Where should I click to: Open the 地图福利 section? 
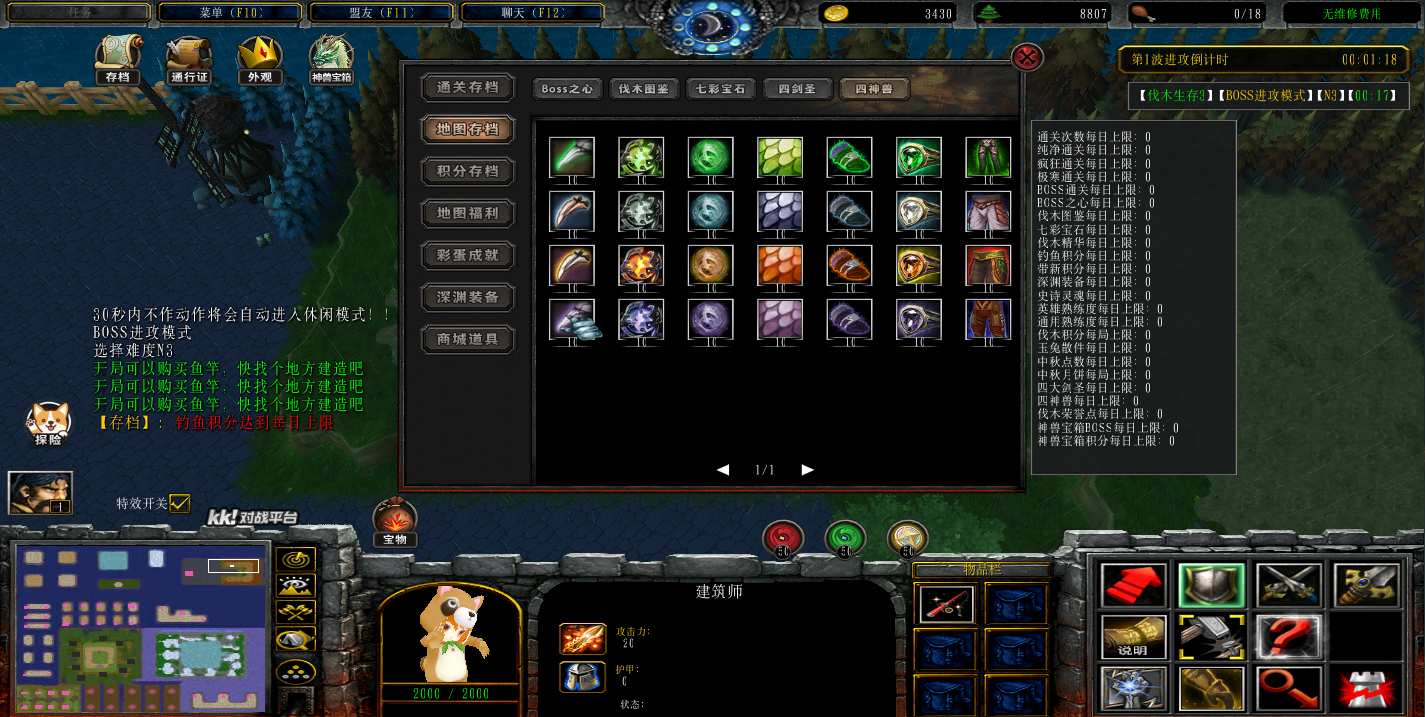(468, 213)
